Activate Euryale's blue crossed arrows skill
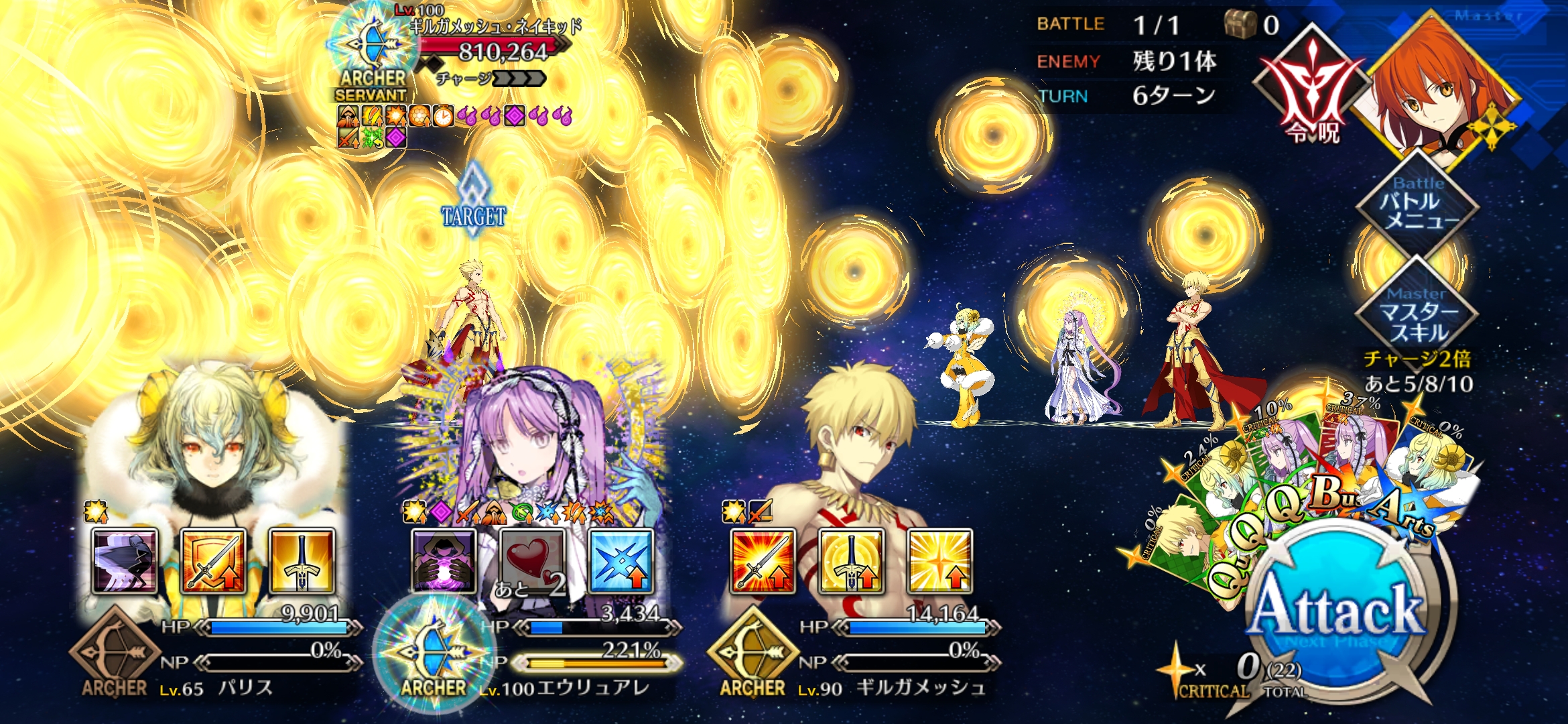Screen dimensions: 1568x724 620,562
